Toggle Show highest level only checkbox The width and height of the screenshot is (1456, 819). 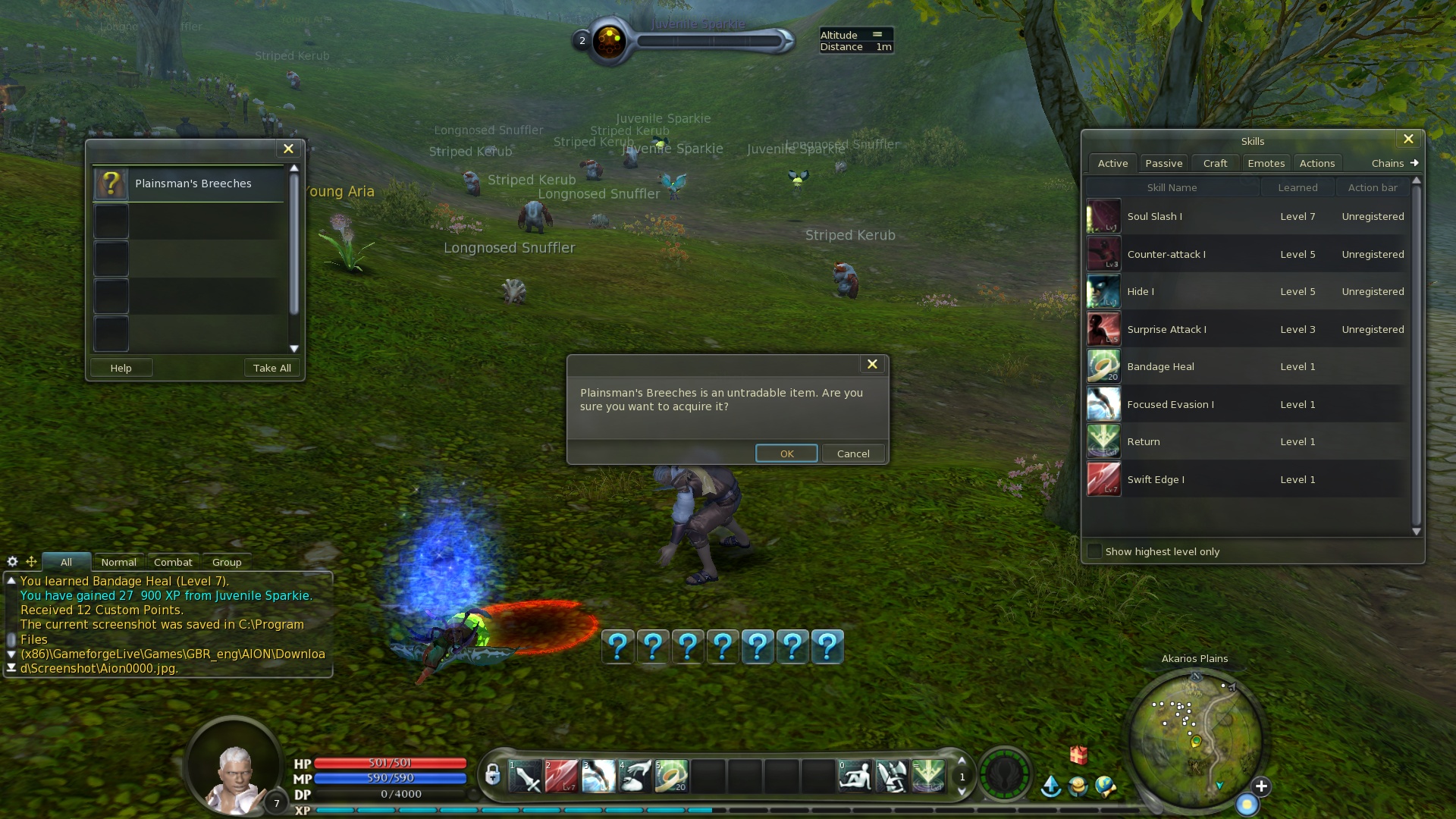1094,551
